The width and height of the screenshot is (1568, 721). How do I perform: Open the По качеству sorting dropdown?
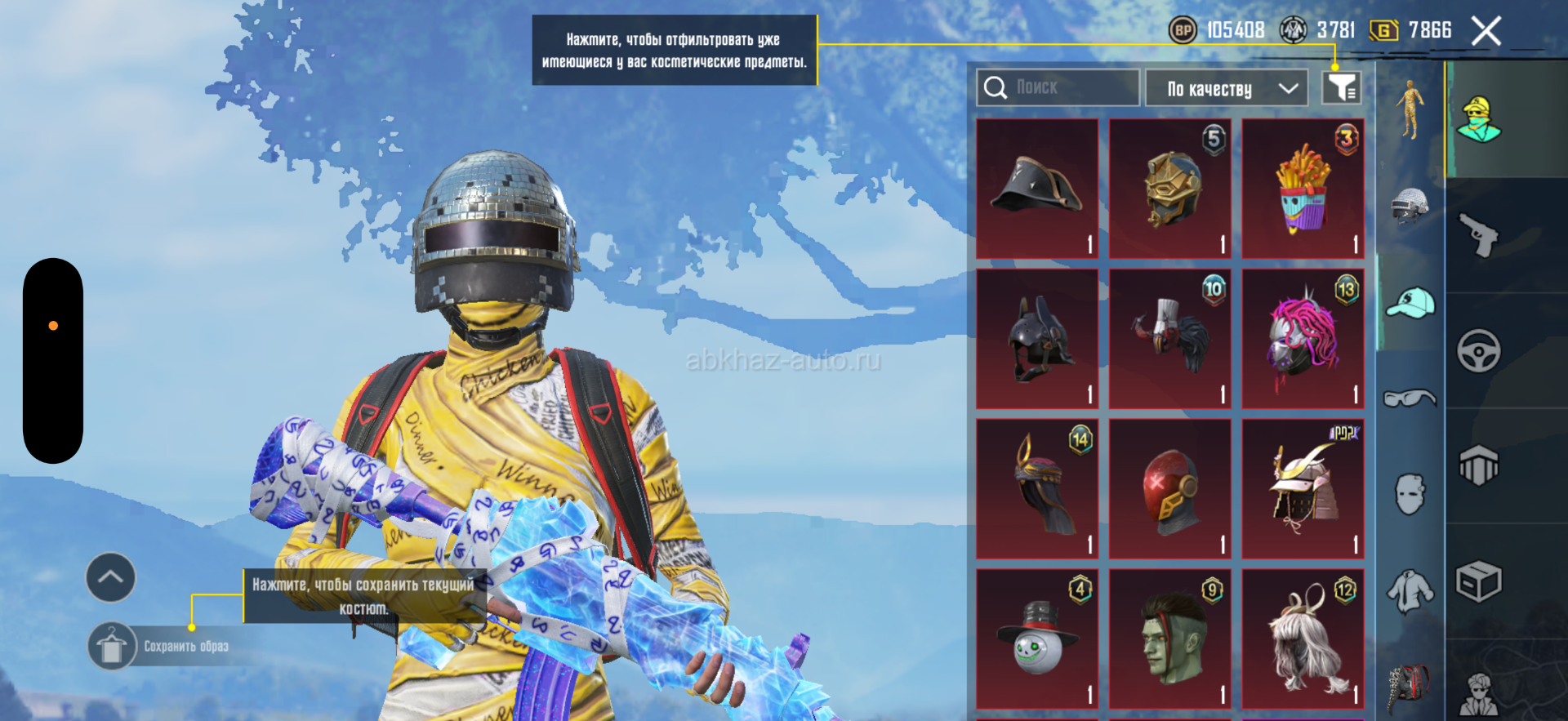click(1226, 88)
